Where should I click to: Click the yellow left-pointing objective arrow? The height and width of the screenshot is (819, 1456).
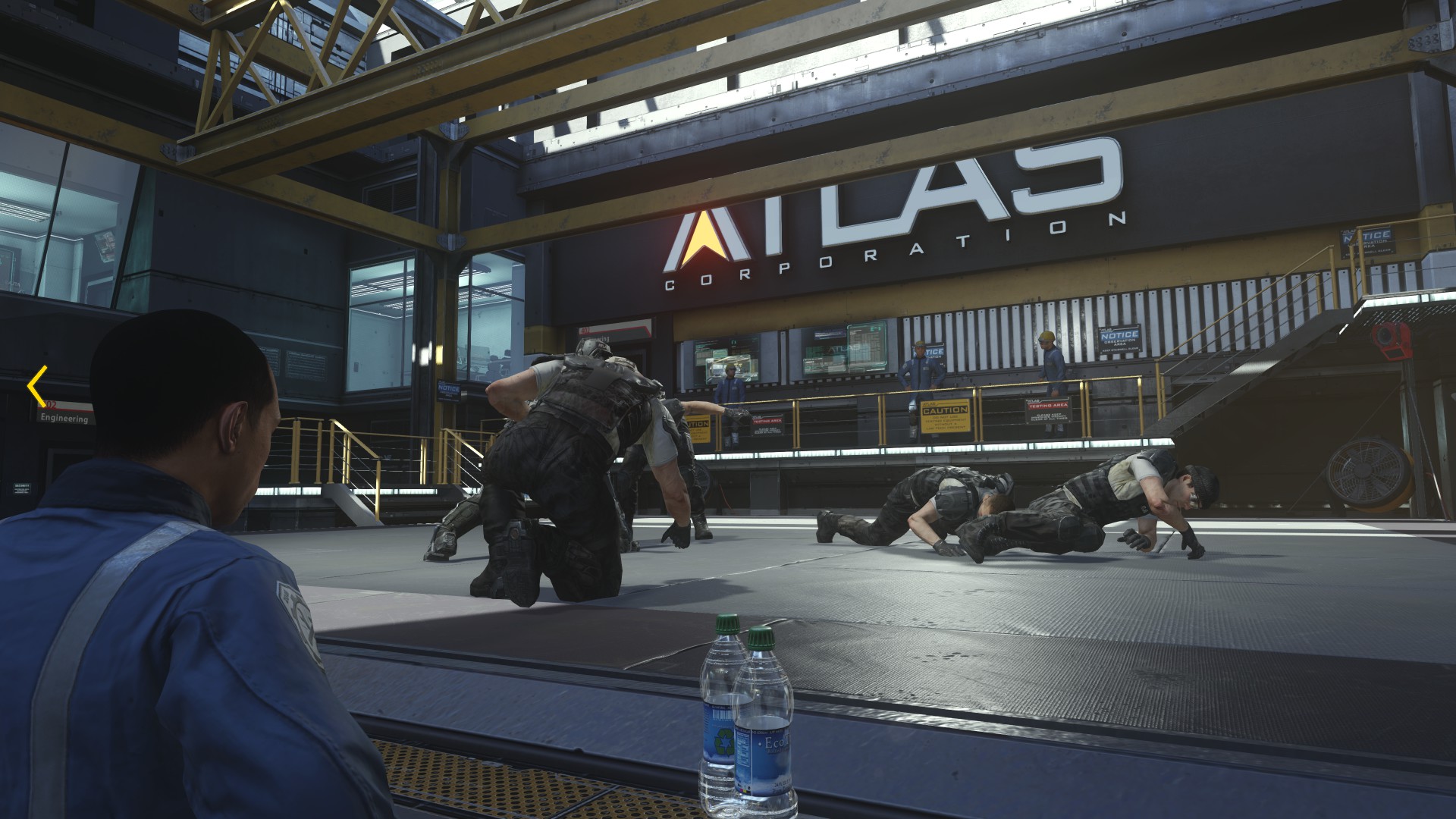(36, 387)
